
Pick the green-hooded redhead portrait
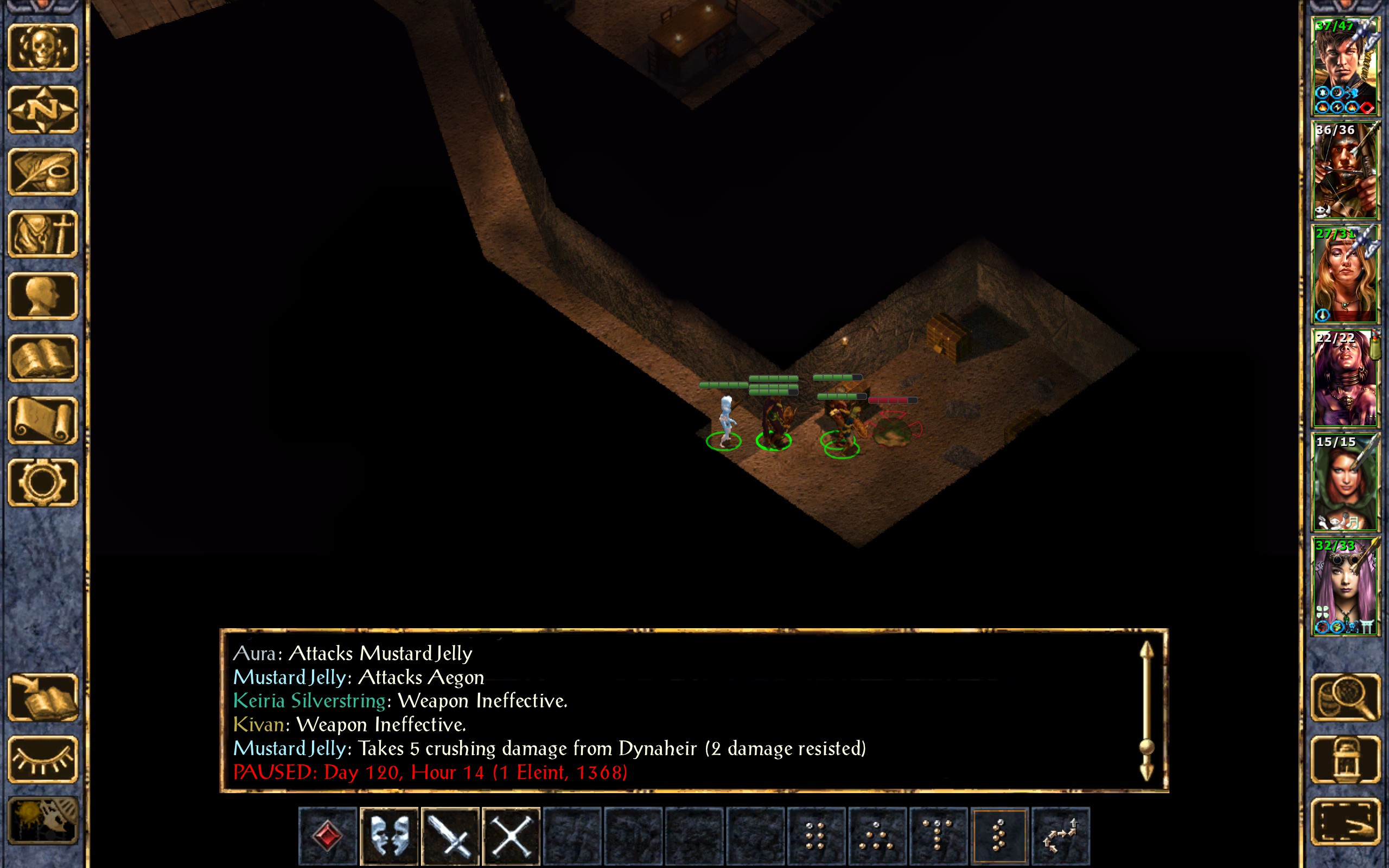coord(1345,482)
